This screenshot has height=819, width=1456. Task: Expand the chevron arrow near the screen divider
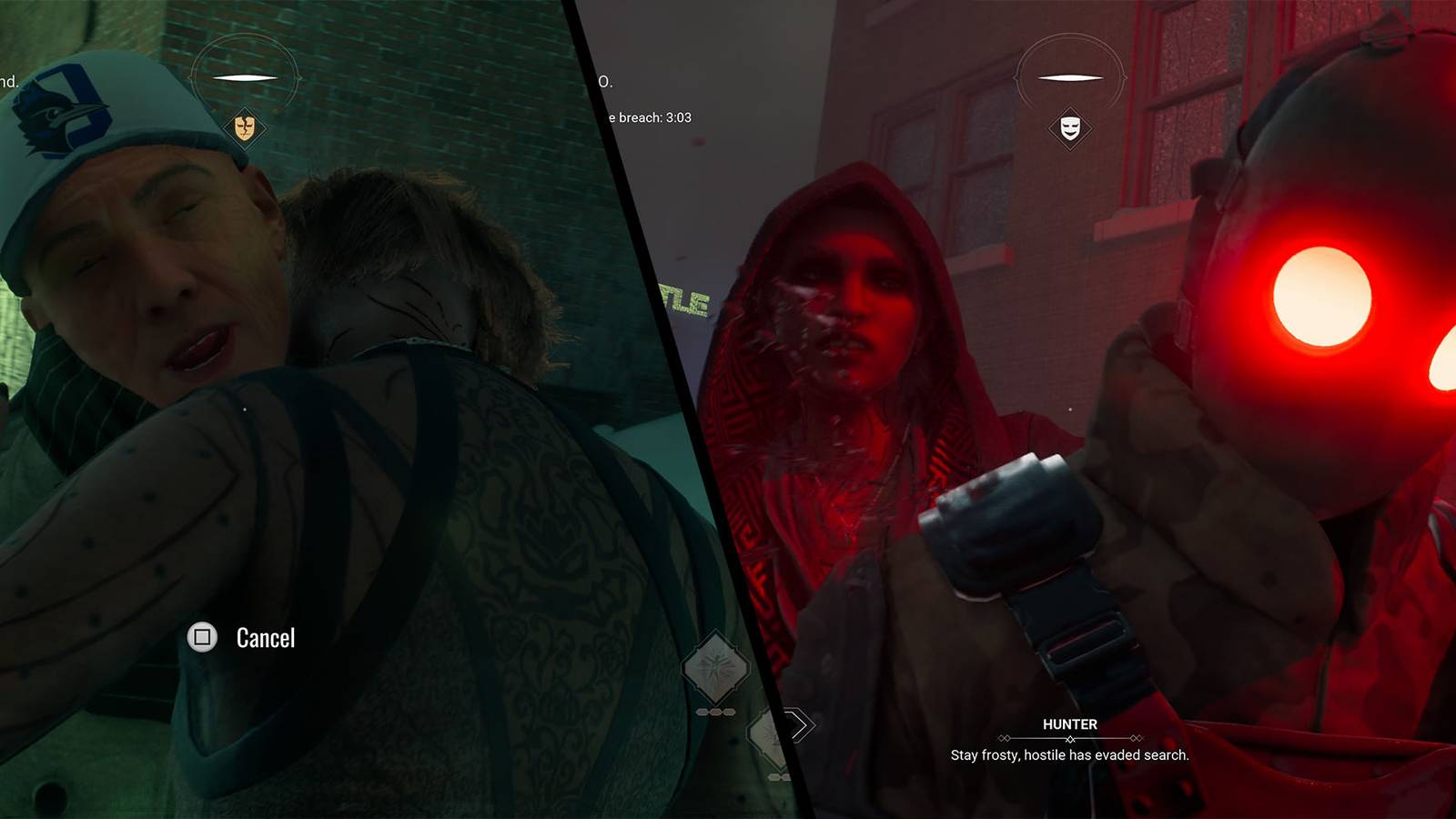click(799, 724)
